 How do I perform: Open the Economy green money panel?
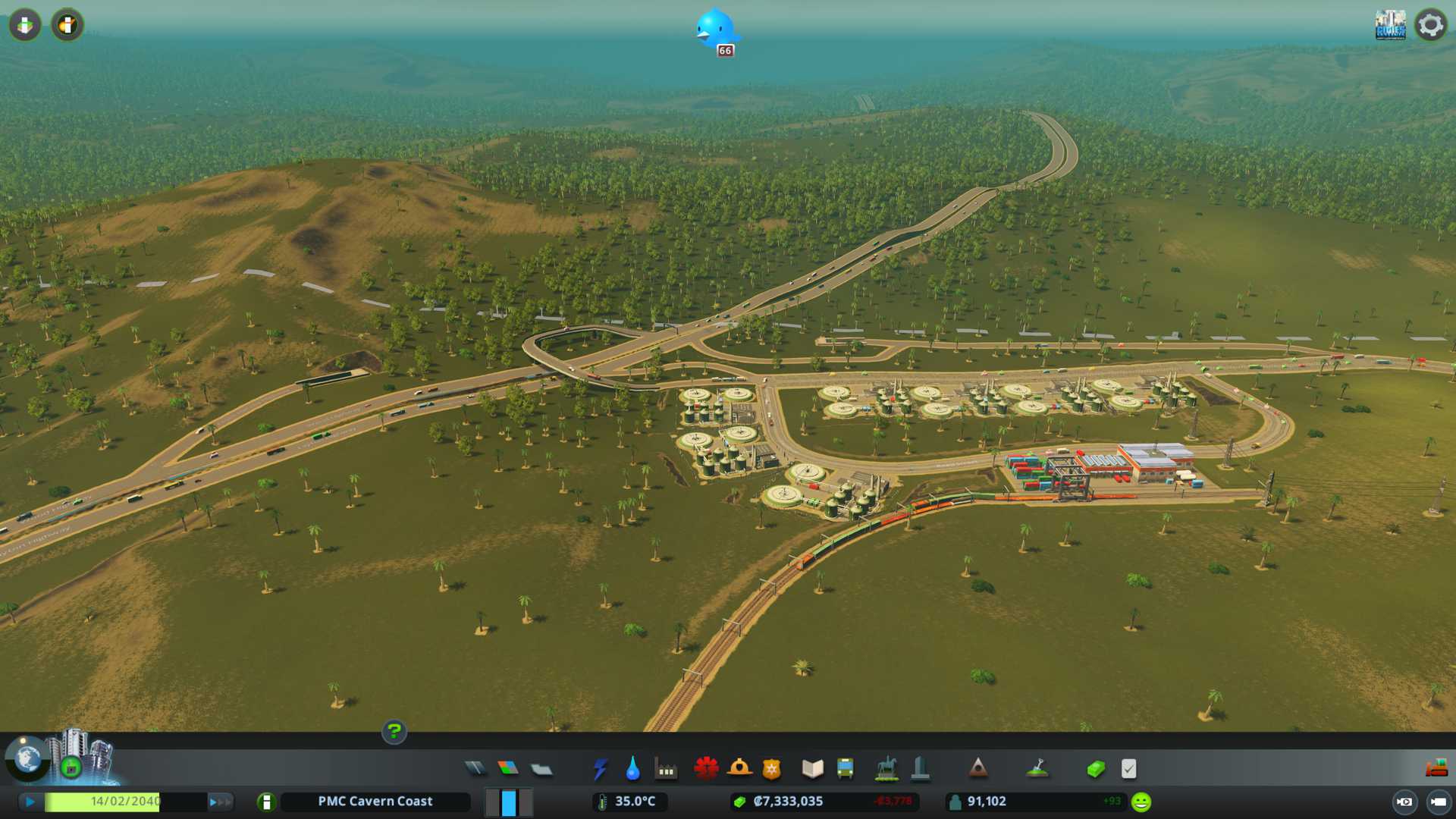(x=1096, y=769)
